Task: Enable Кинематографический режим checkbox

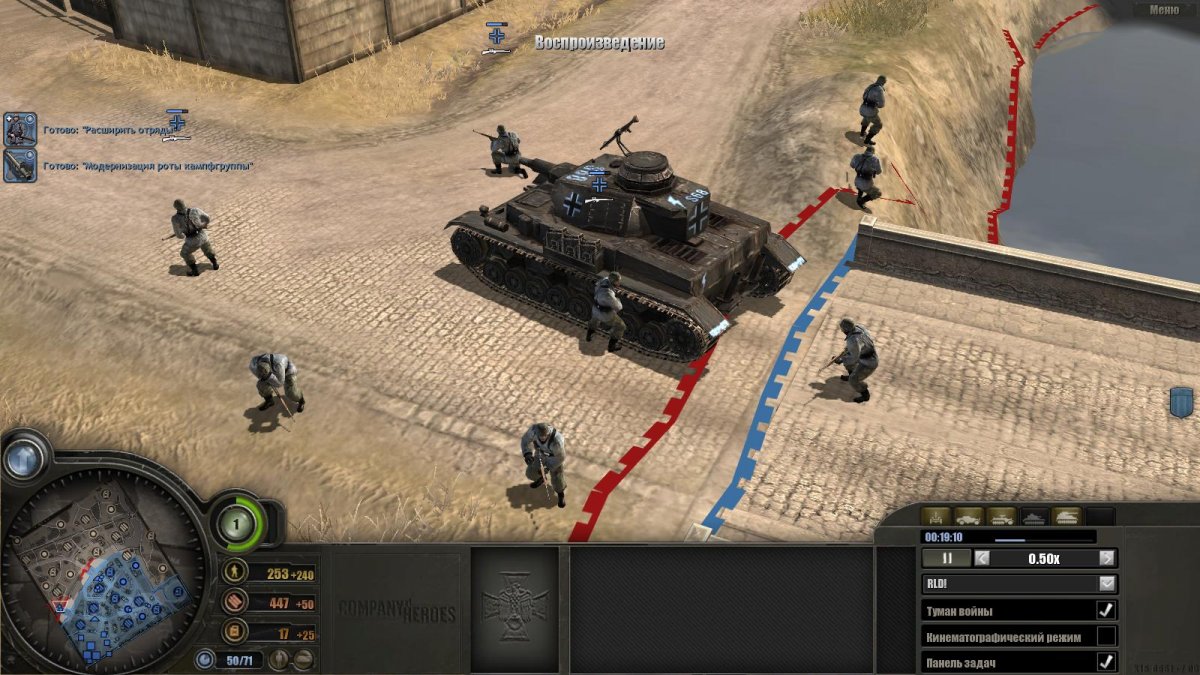Action: click(x=1106, y=636)
